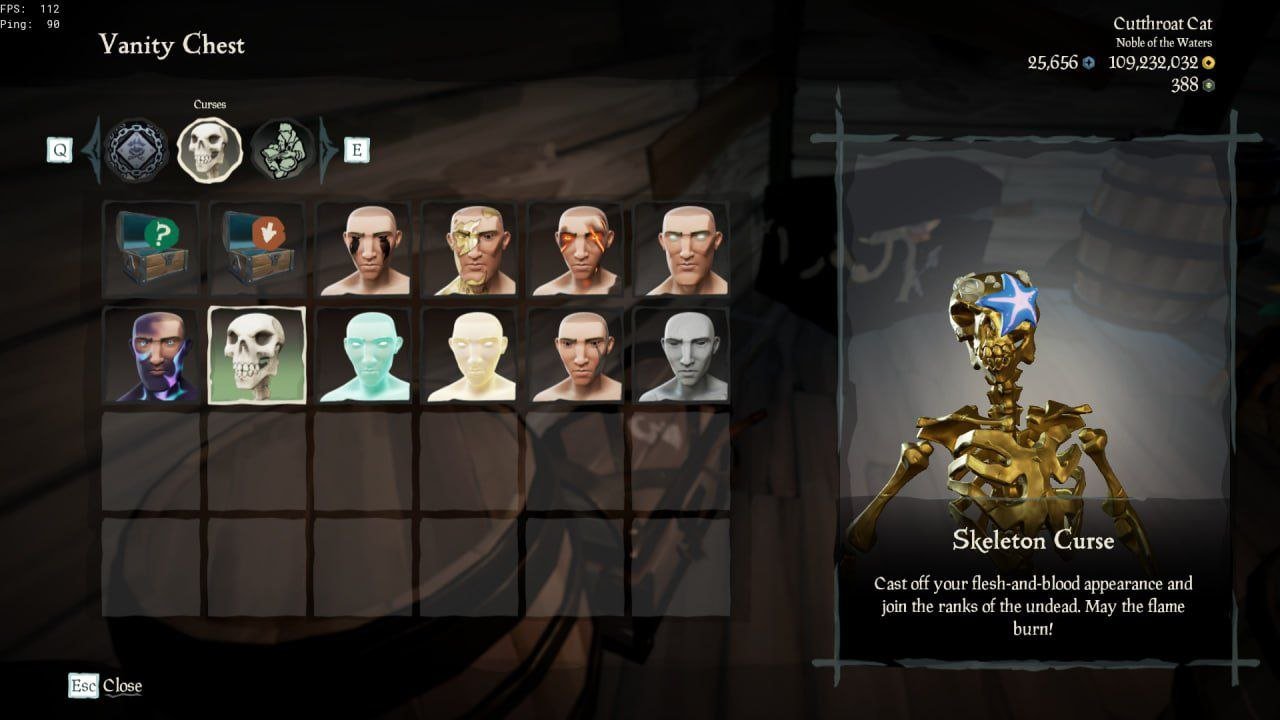The image size is (1280, 720).
Task: Select the Skeleton Curse skull tile
Action: tap(257, 356)
